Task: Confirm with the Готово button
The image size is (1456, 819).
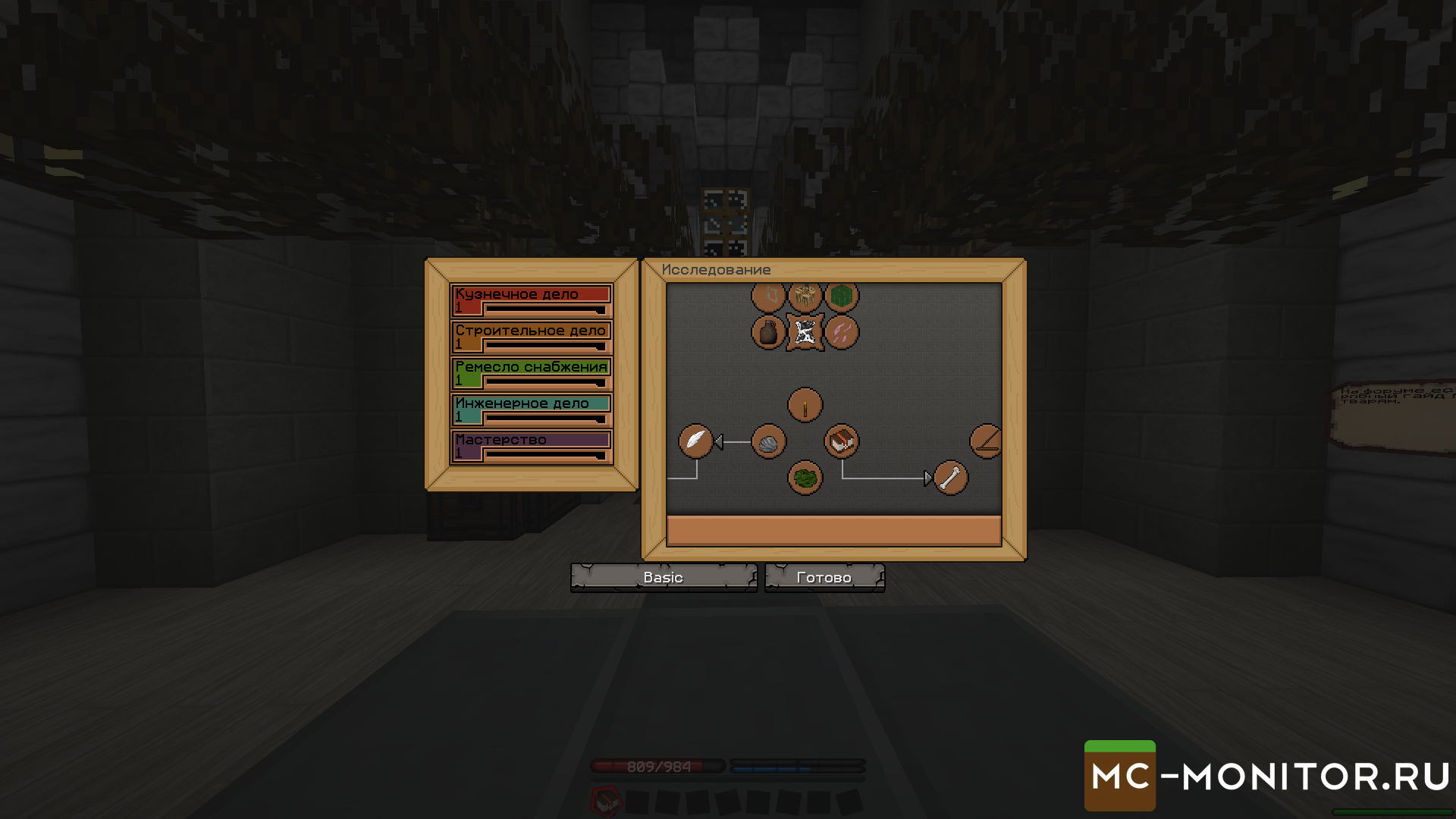Action: tap(824, 578)
